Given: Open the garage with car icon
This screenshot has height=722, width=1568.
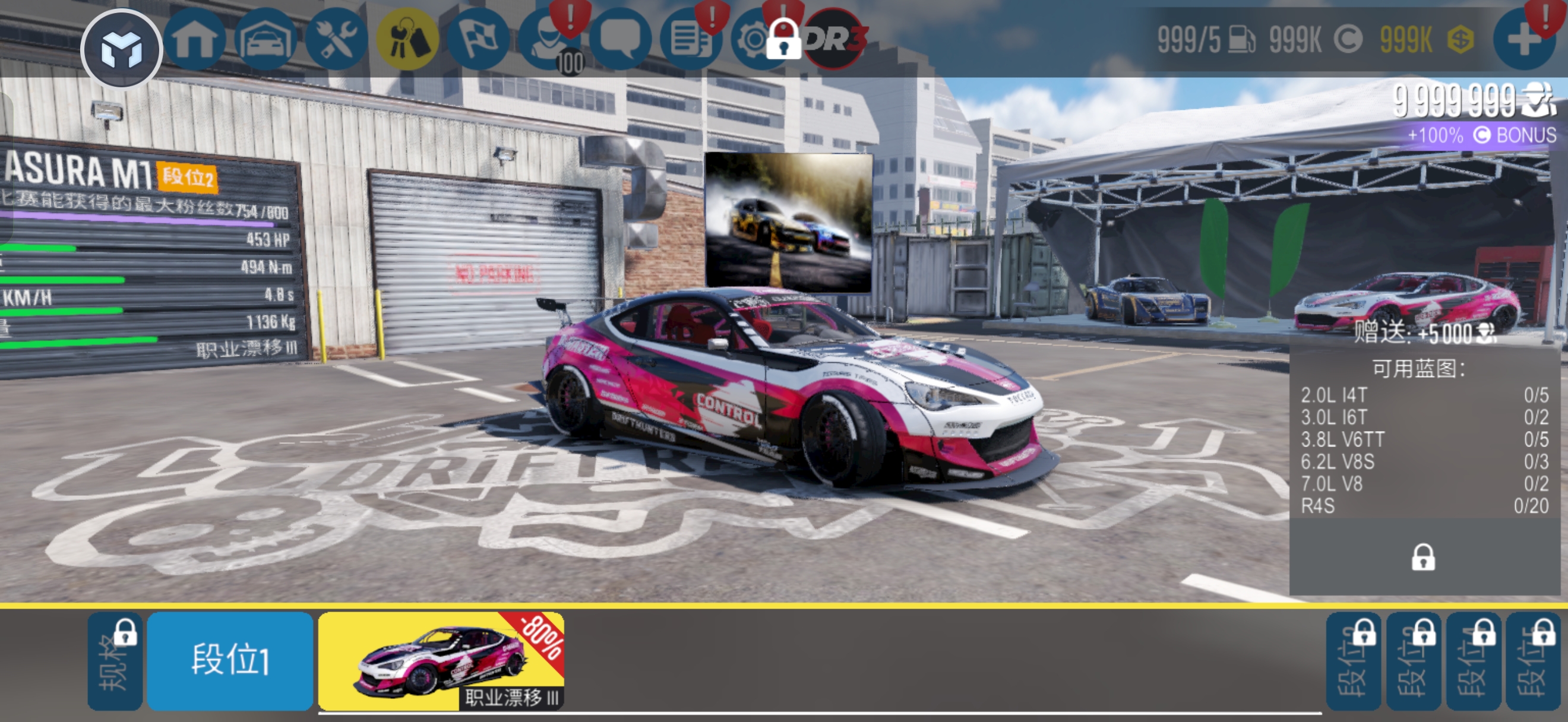Looking at the screenshot, I should (x=265, y=40).
